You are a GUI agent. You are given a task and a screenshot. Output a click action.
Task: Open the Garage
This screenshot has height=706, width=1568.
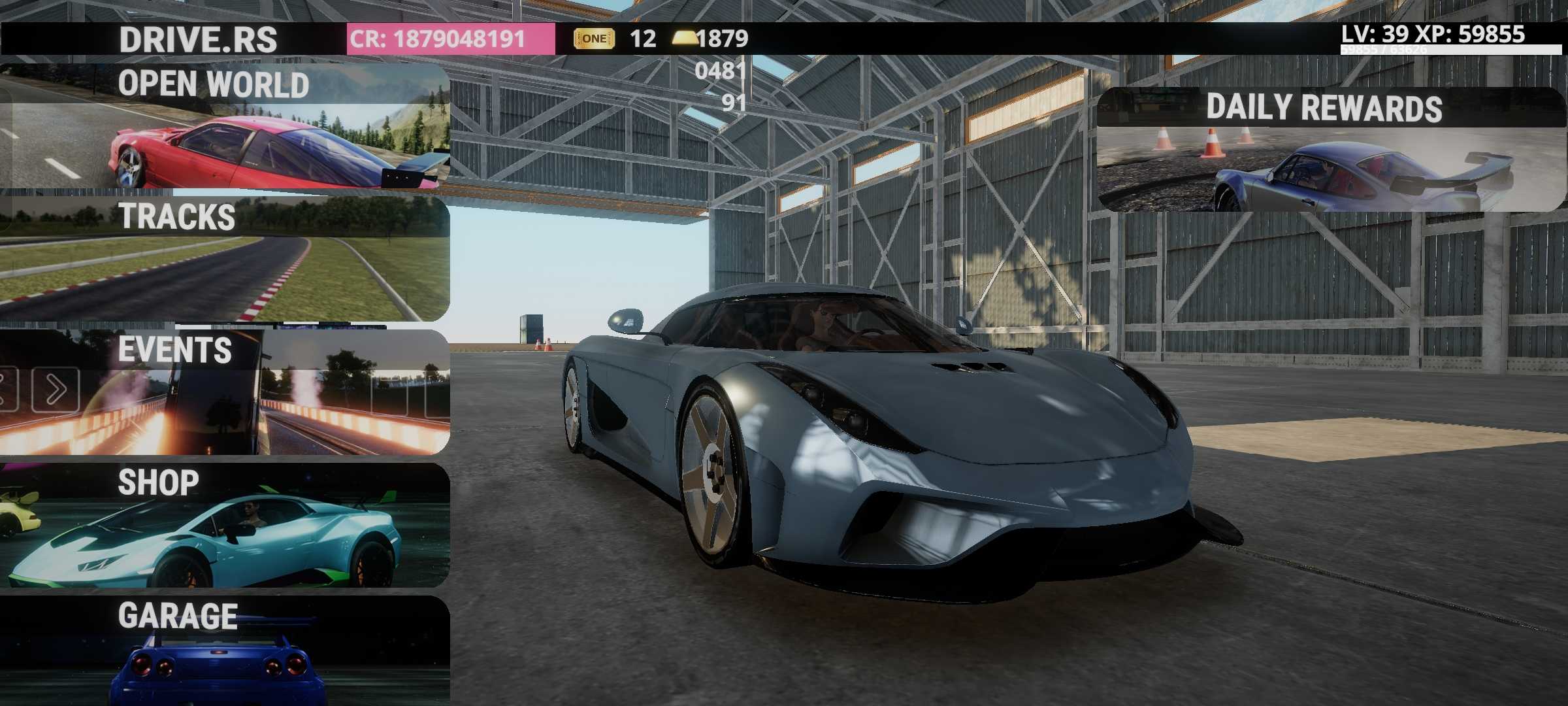point(225,650)
